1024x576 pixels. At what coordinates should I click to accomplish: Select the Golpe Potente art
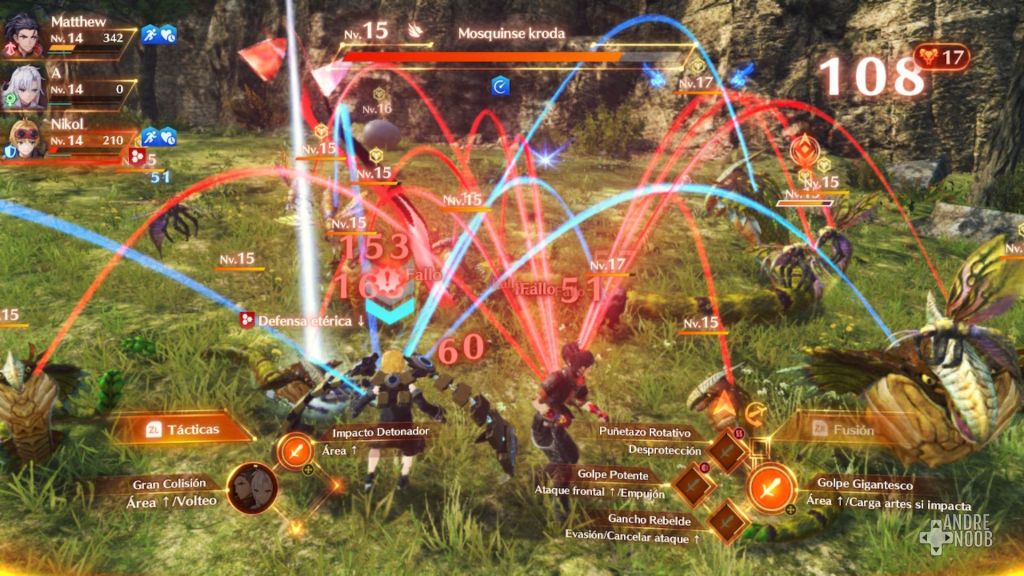[x=692, y=486]
